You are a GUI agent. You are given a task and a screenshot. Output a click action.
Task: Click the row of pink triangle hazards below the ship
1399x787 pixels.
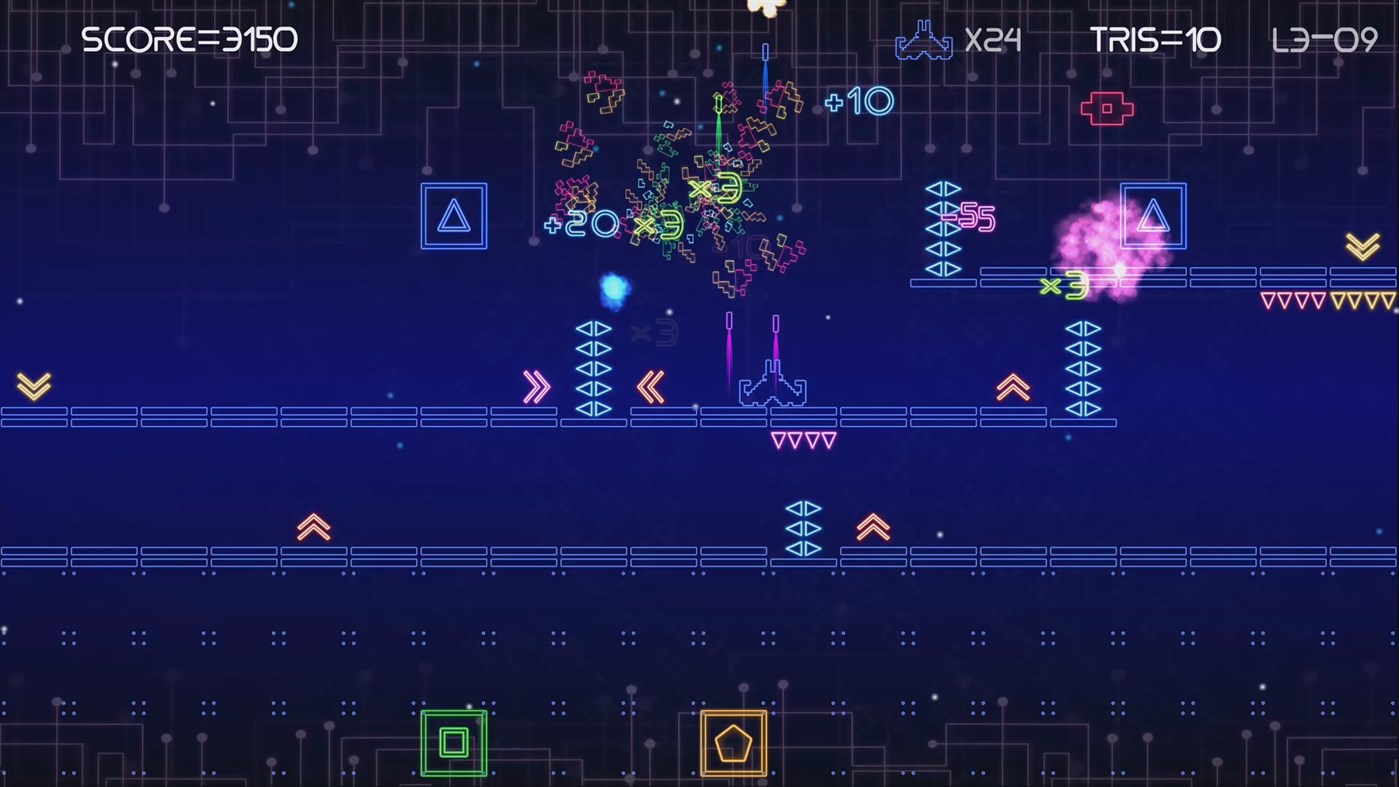point(804,438)
